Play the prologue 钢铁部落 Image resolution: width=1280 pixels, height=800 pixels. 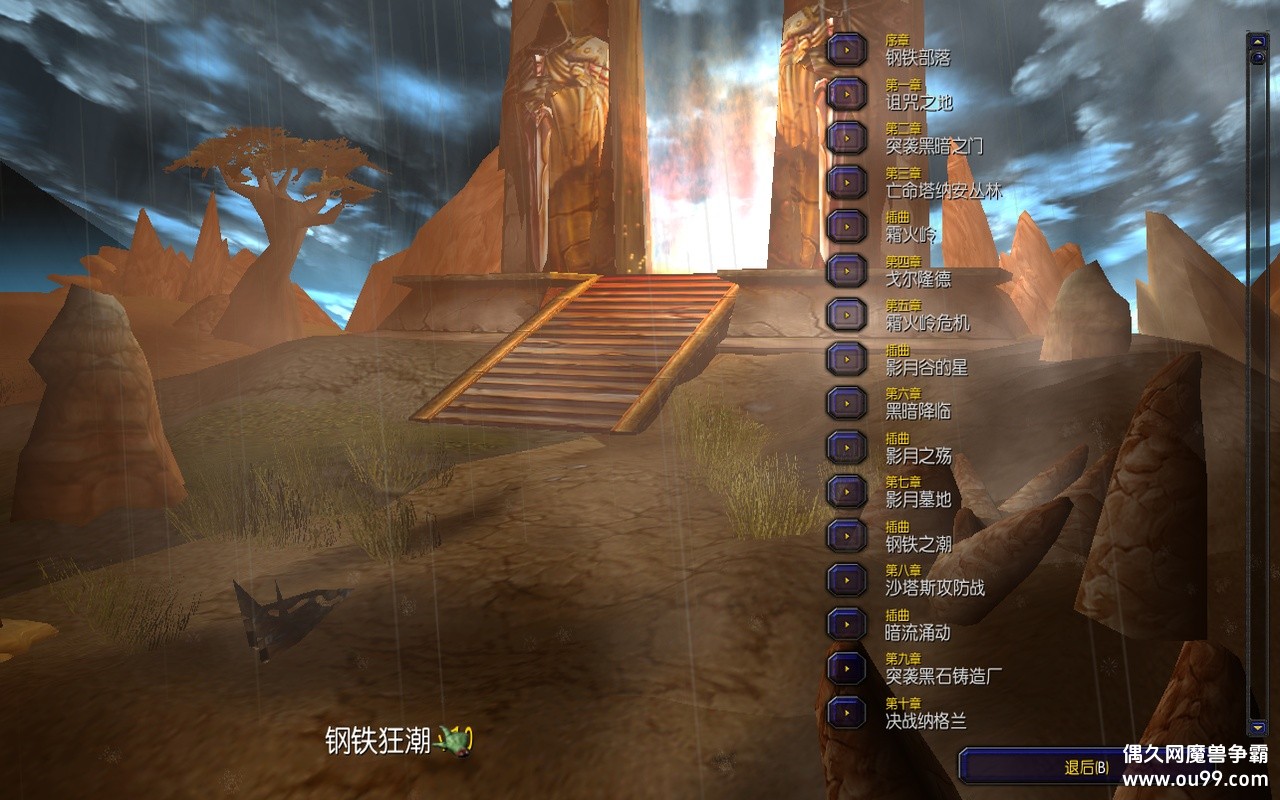pos(847,49)
